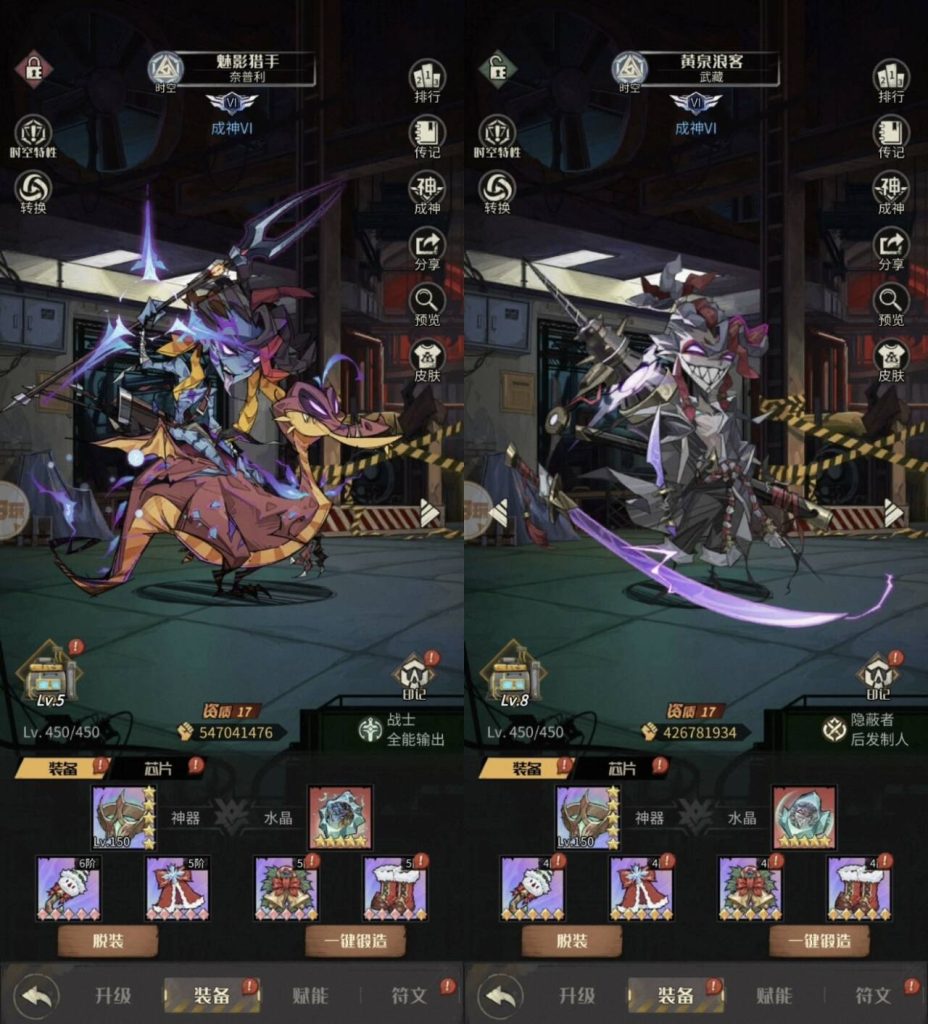Click 脱装 unequip button under 黄泉浪客
Screen dimensions: 928x1024
(571, 941)
